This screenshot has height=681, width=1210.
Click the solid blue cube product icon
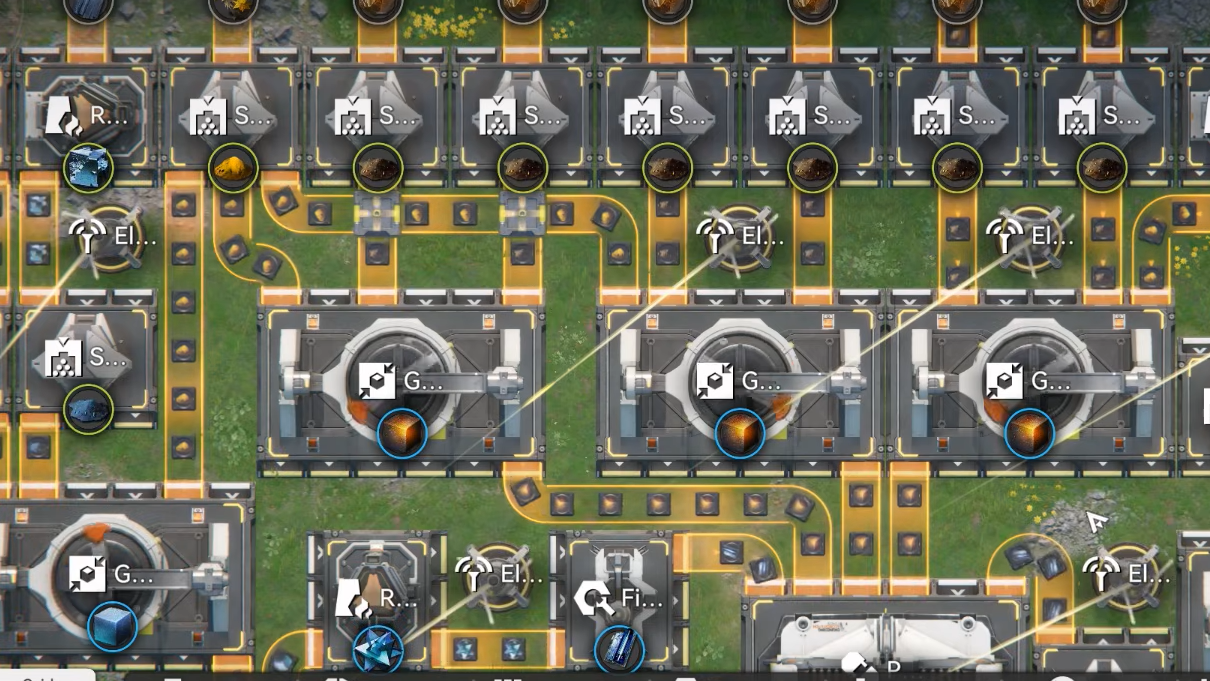pyautogui.click(x=112, y=627)
